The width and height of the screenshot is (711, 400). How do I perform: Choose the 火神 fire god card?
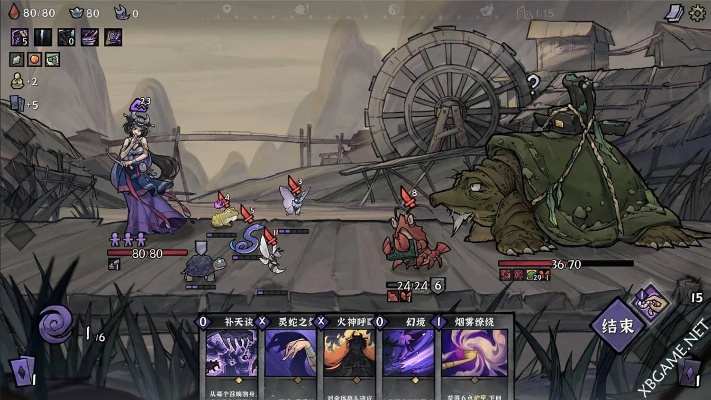point(350,353)
